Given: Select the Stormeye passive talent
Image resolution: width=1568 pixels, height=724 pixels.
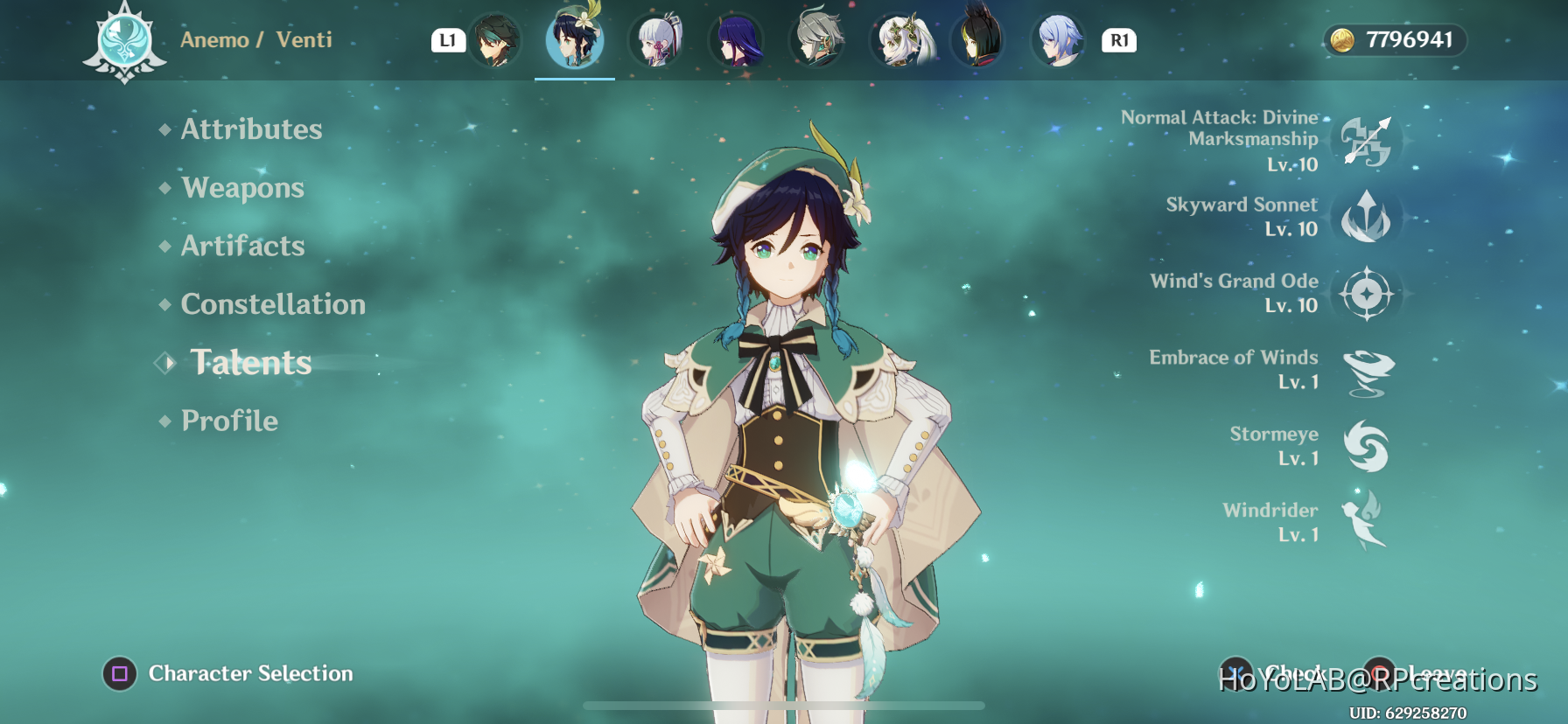Looking at the screenshot, I should coord(1366,447).
